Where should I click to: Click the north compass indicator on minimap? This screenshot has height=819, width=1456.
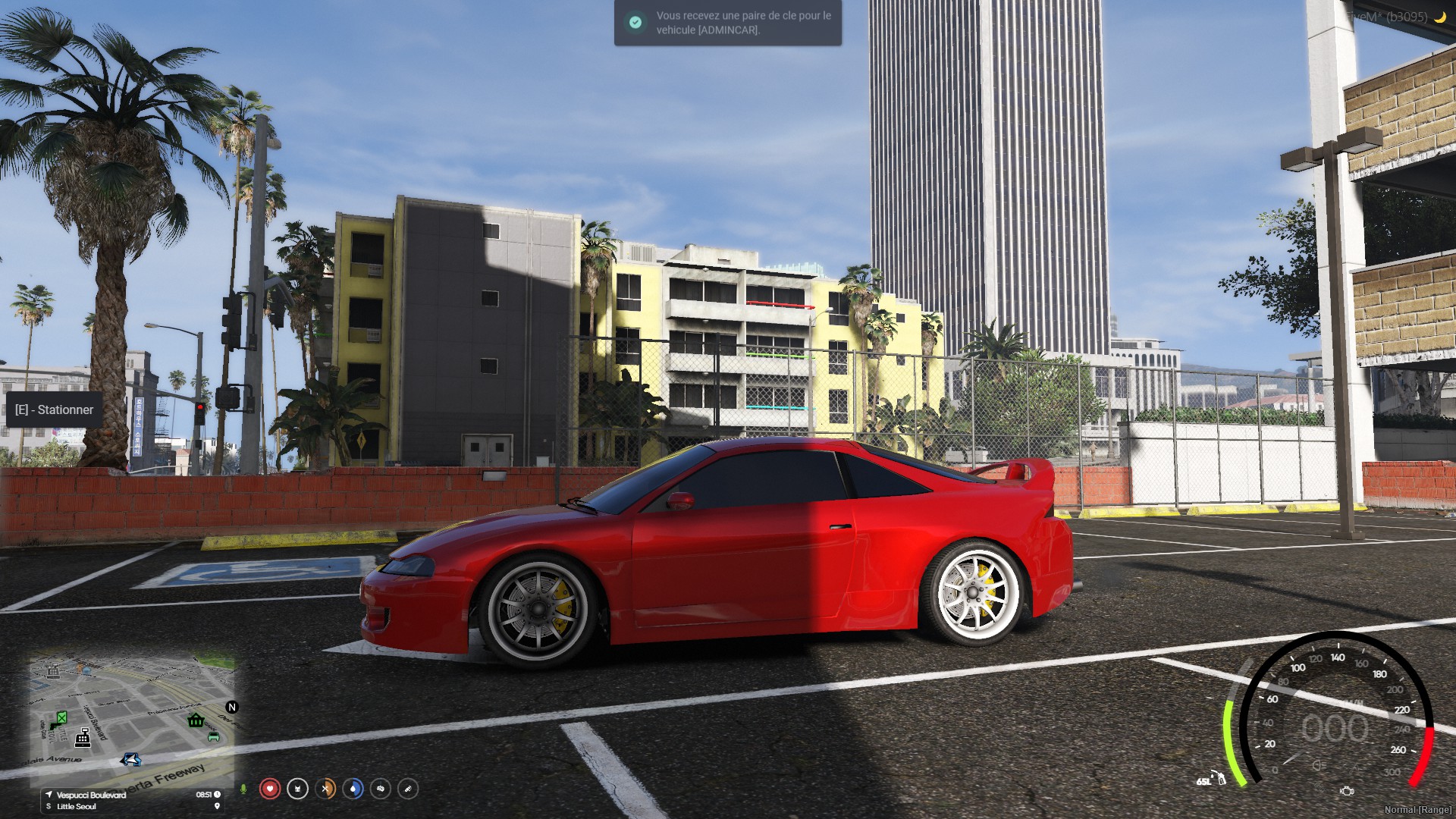[232, 707]
